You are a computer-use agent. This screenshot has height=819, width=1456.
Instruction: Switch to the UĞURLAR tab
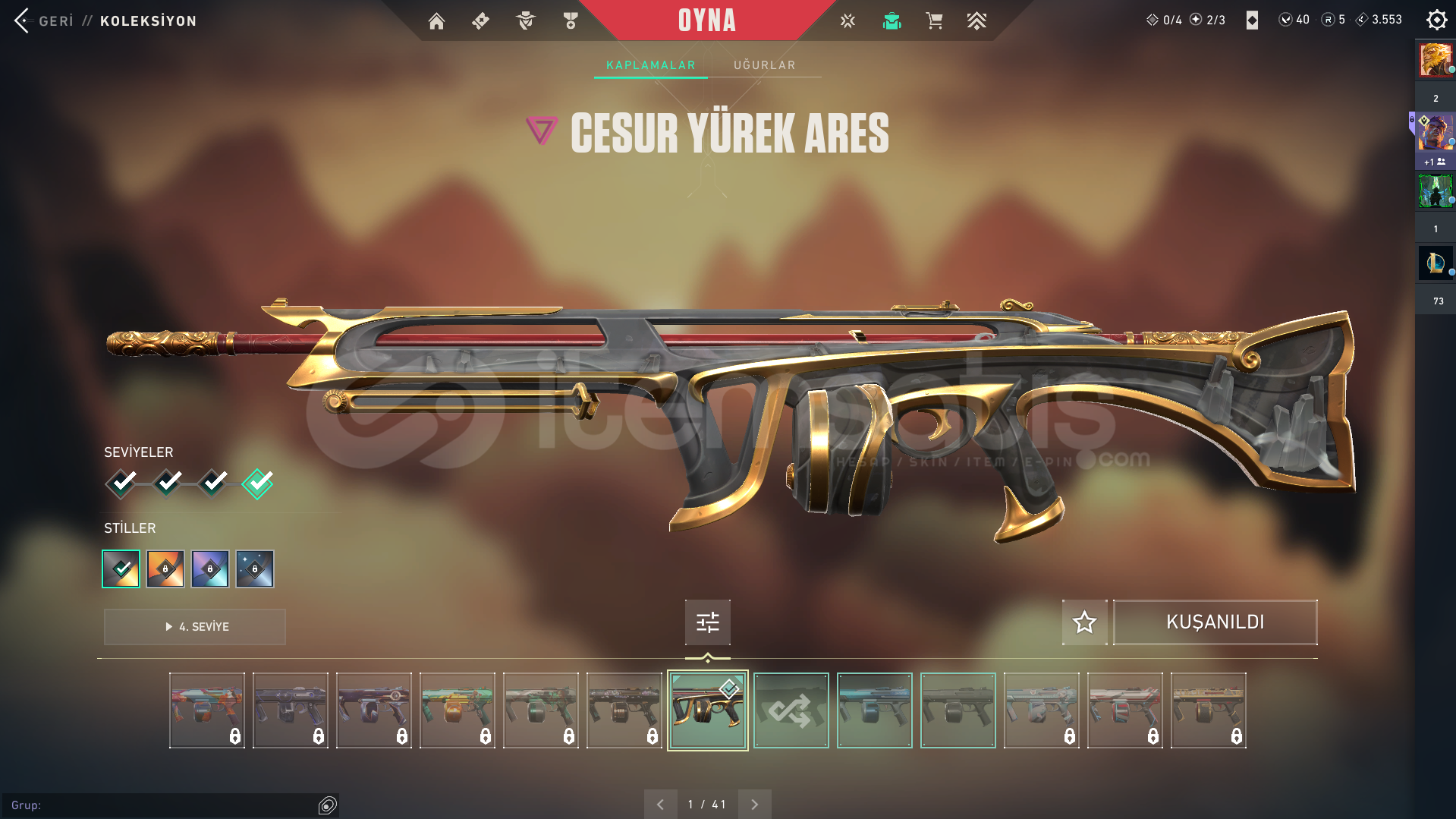pos(764,65)
